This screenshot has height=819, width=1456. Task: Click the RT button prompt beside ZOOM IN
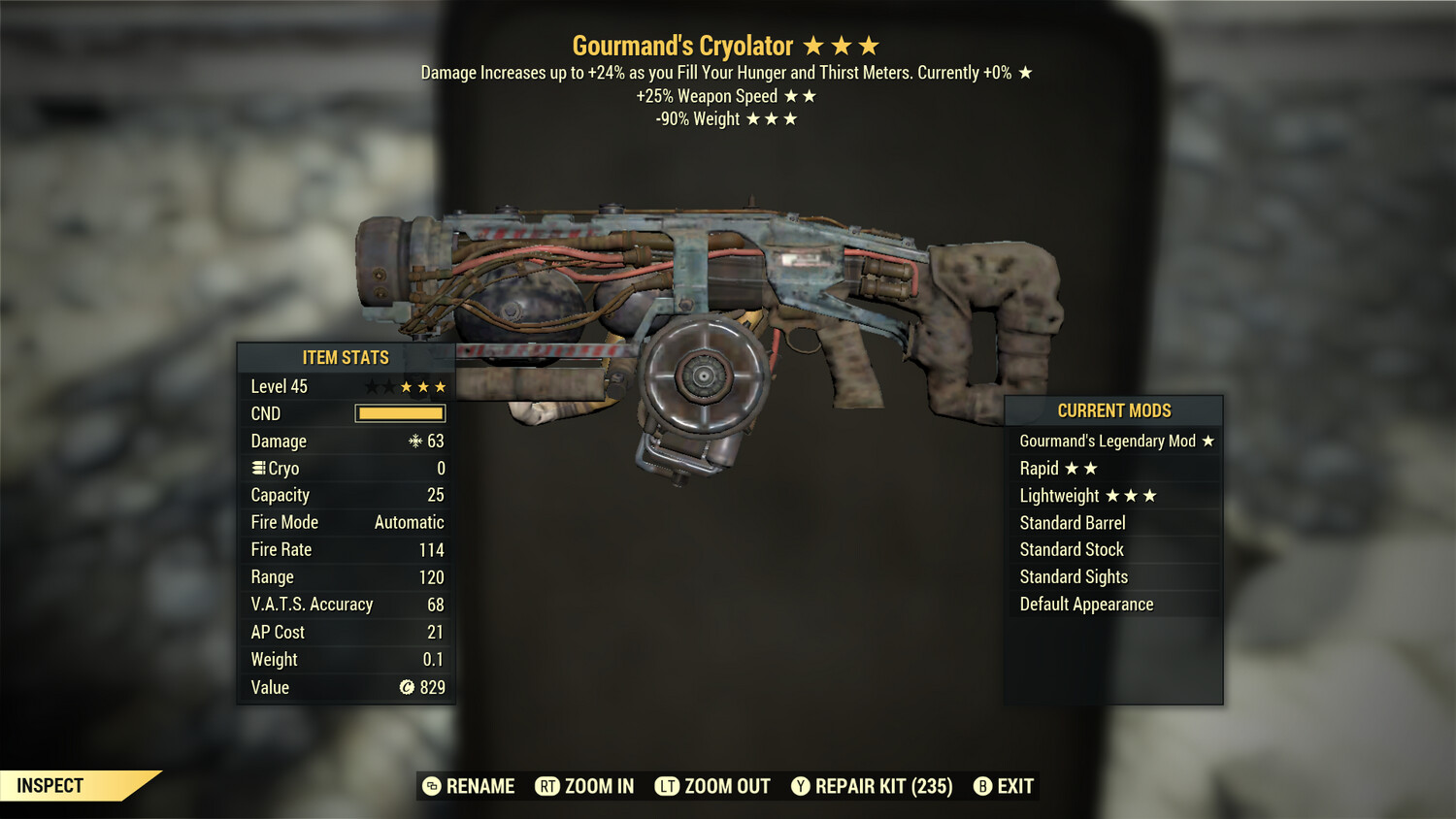click(x=546, y=786)
